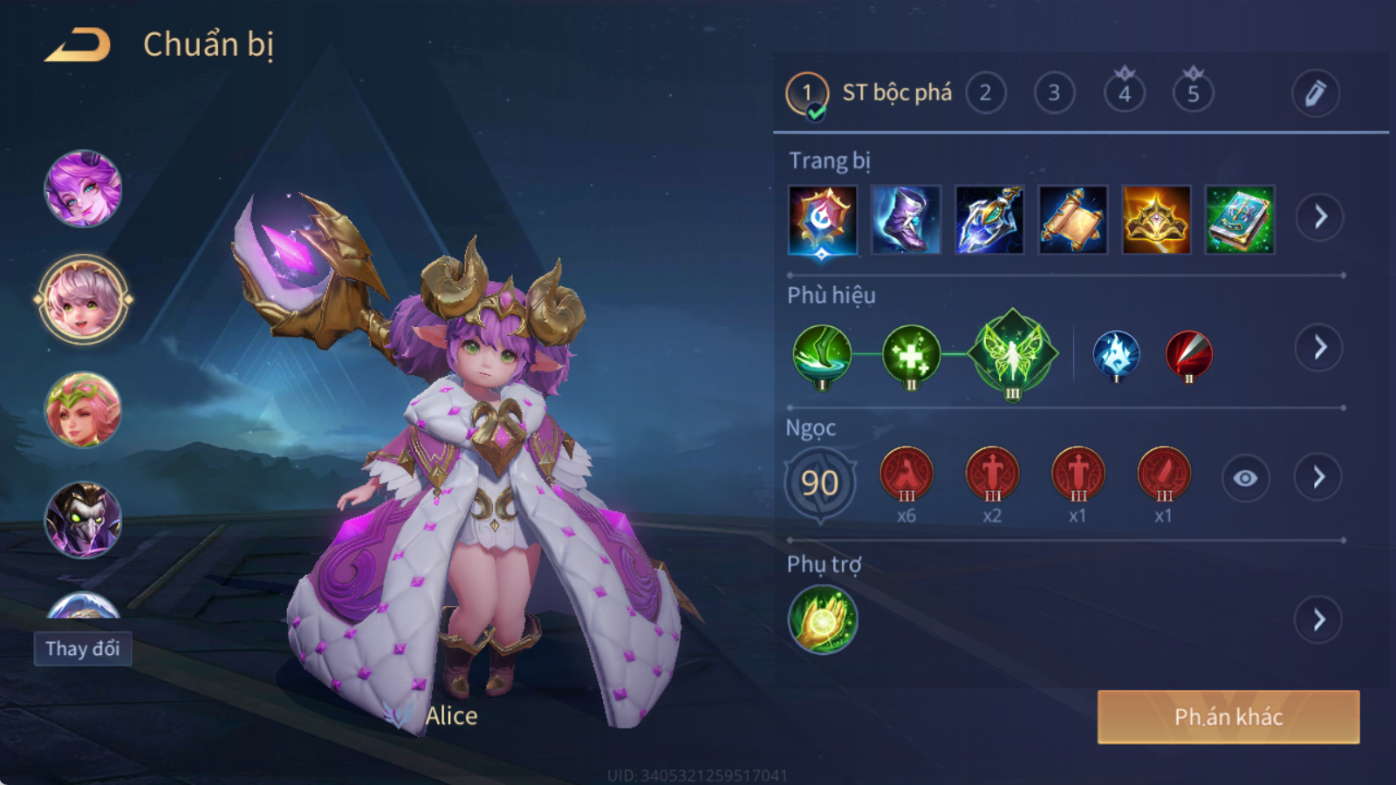The image size is (1396, 785).
Task: Pick the dark masked hero portrait
Action: [x=83, y=520]
